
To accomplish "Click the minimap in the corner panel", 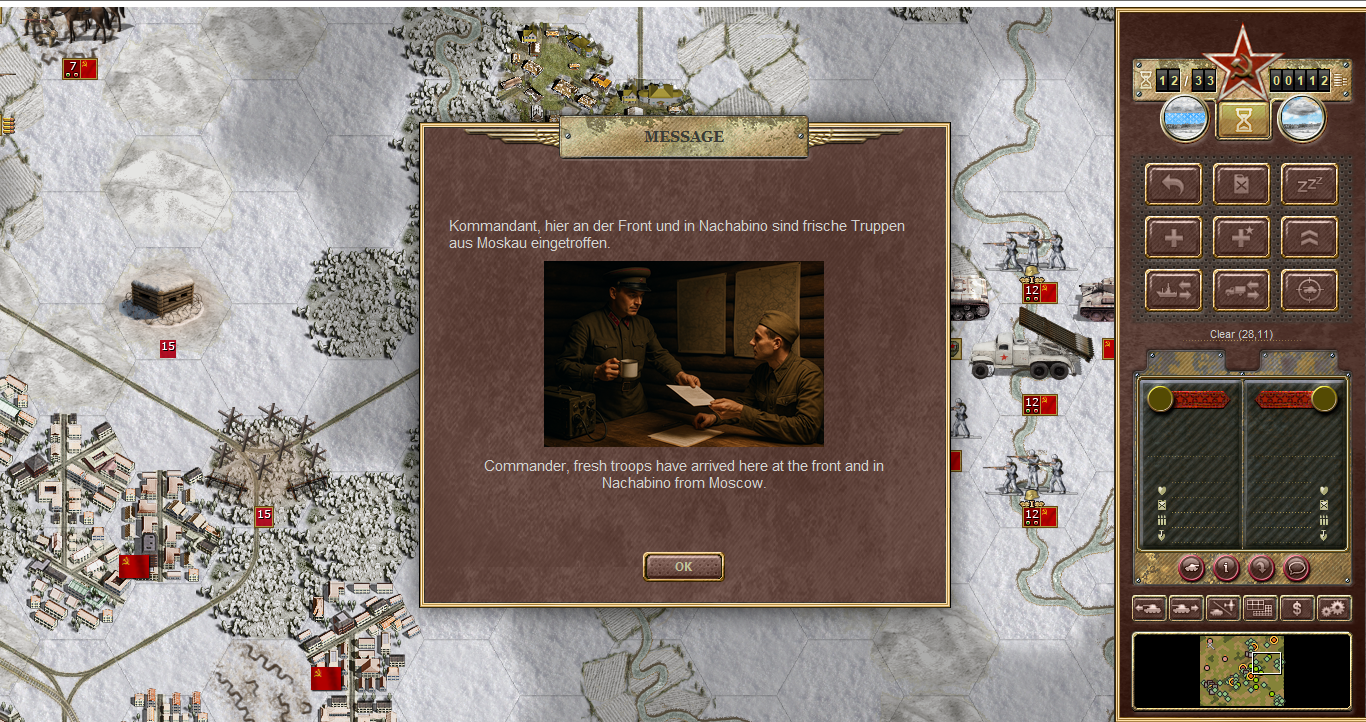I will 1241,670.
